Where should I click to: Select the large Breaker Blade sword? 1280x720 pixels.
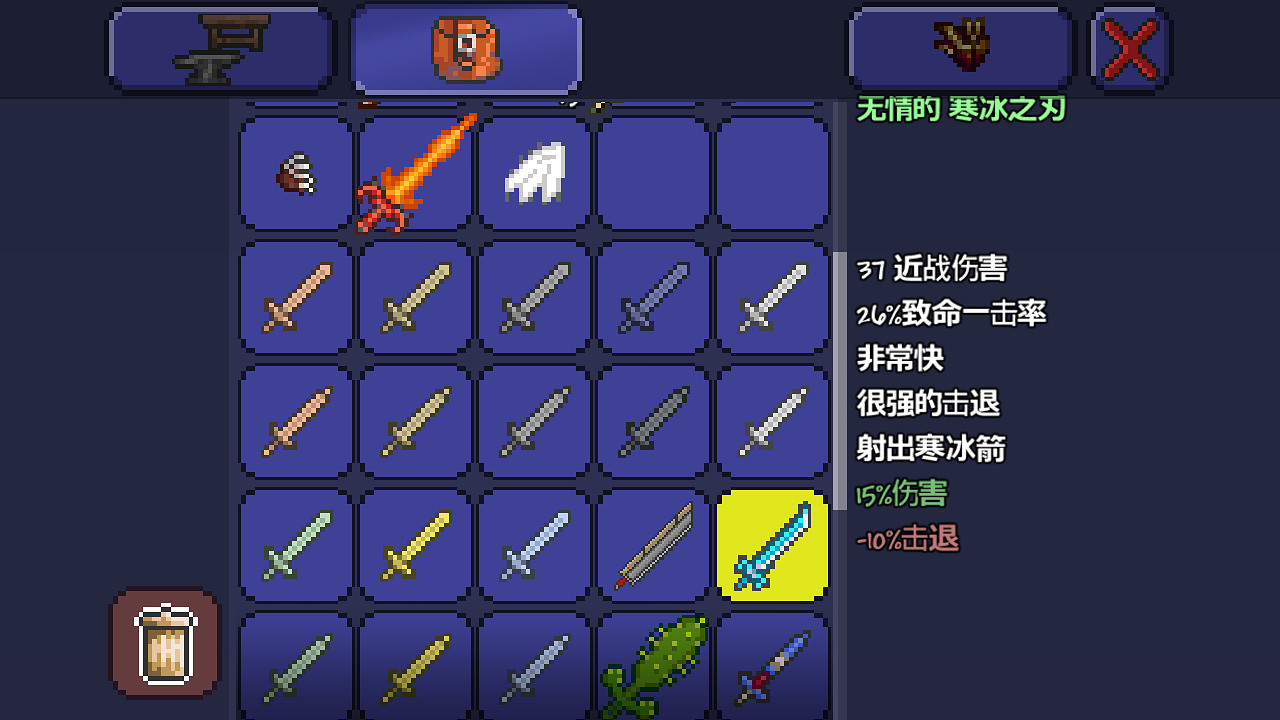coord(653,545)
